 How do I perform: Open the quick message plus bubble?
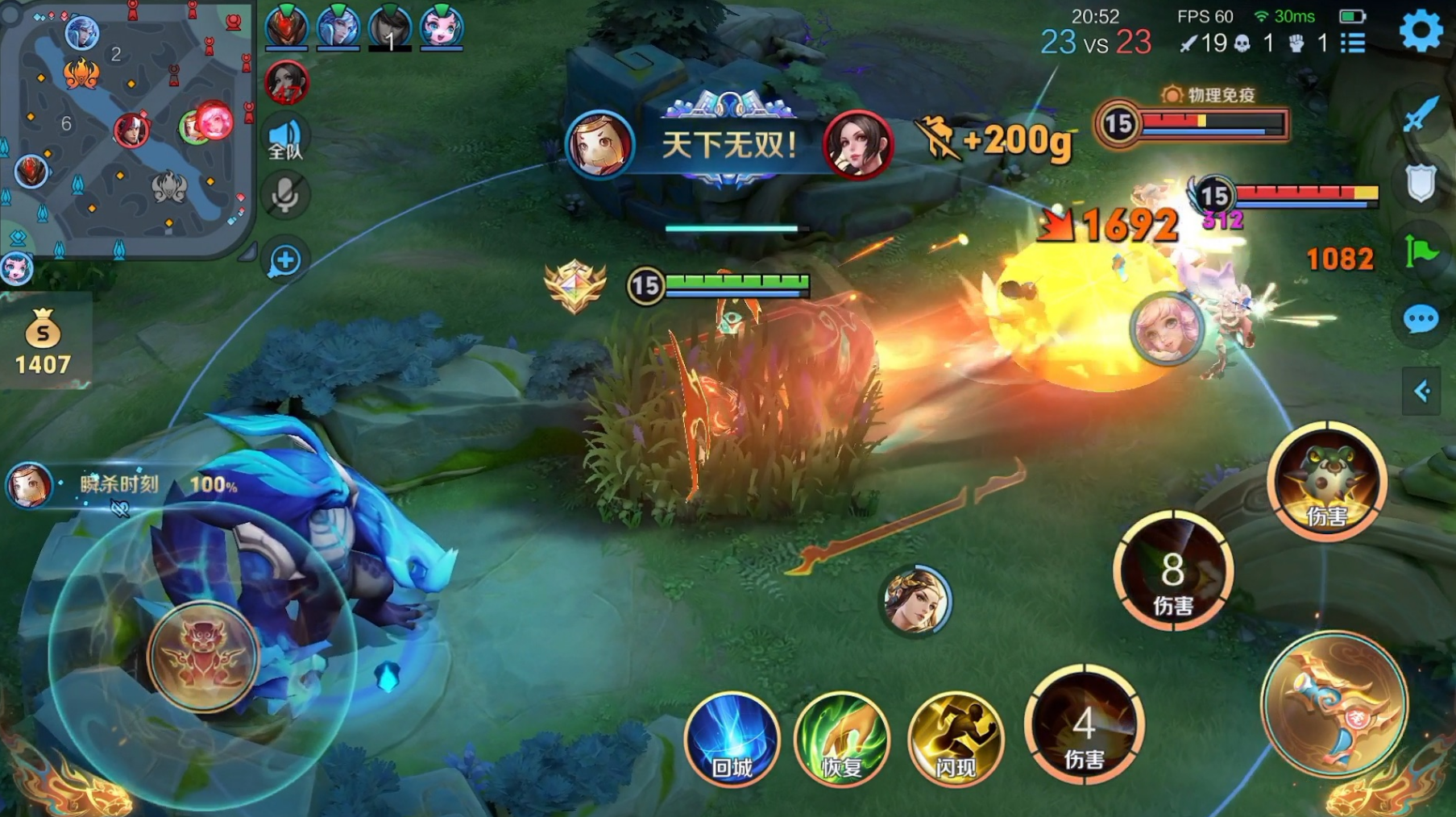click(x=284, y=260)
